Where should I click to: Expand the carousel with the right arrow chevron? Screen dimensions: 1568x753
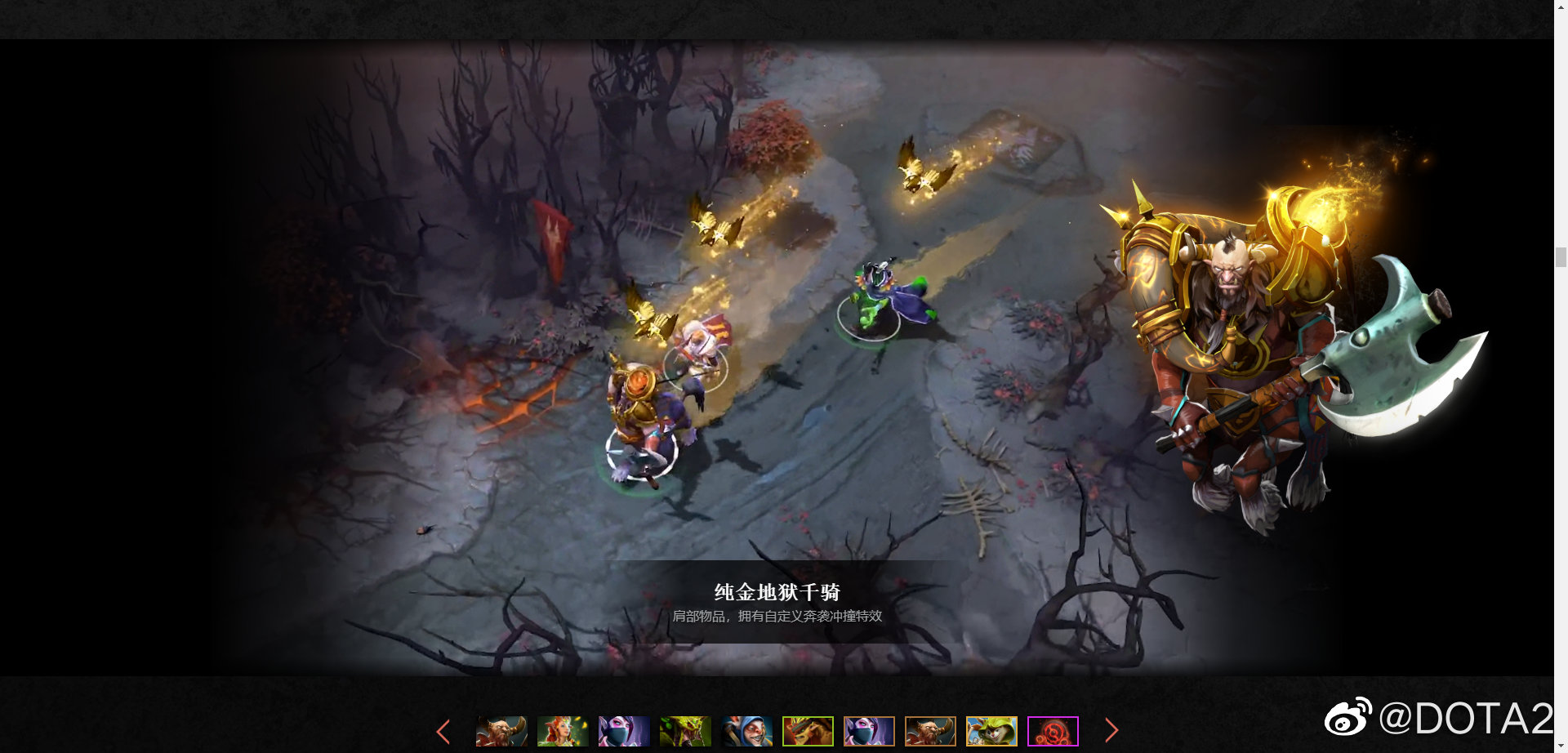click(1112, 731)
